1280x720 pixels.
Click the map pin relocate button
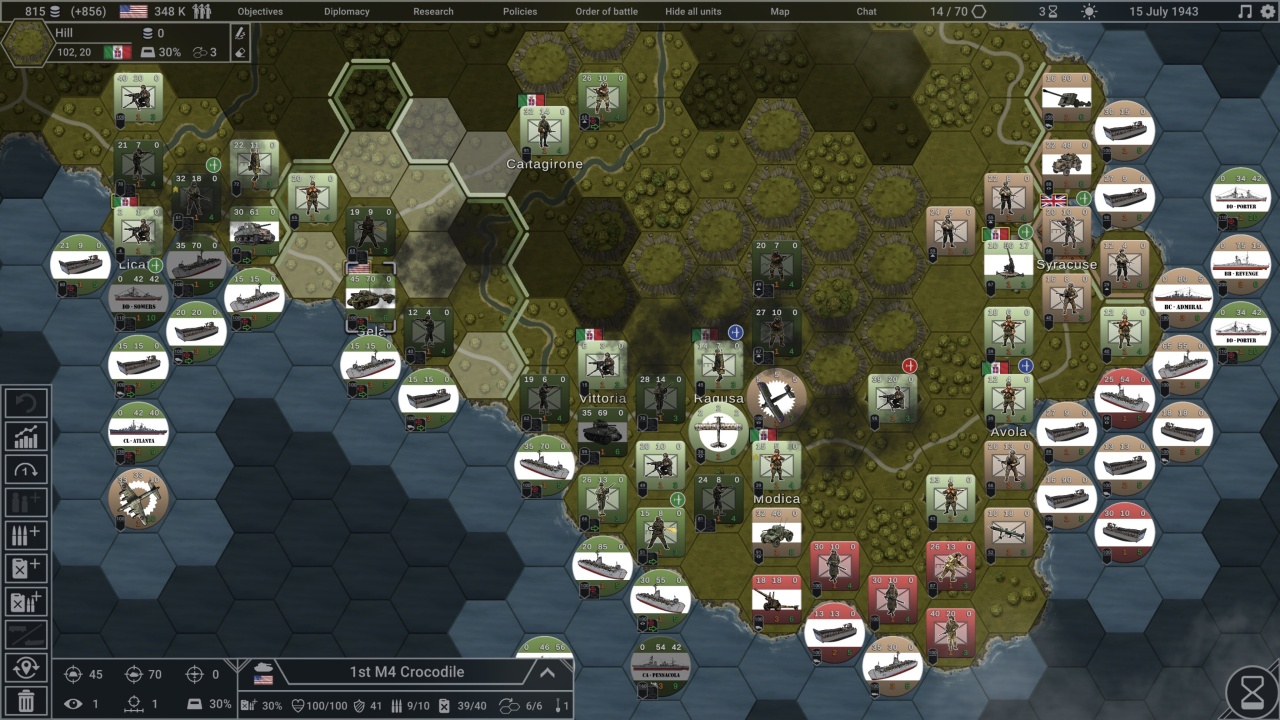pyautogui.click(x=27, y=667)
